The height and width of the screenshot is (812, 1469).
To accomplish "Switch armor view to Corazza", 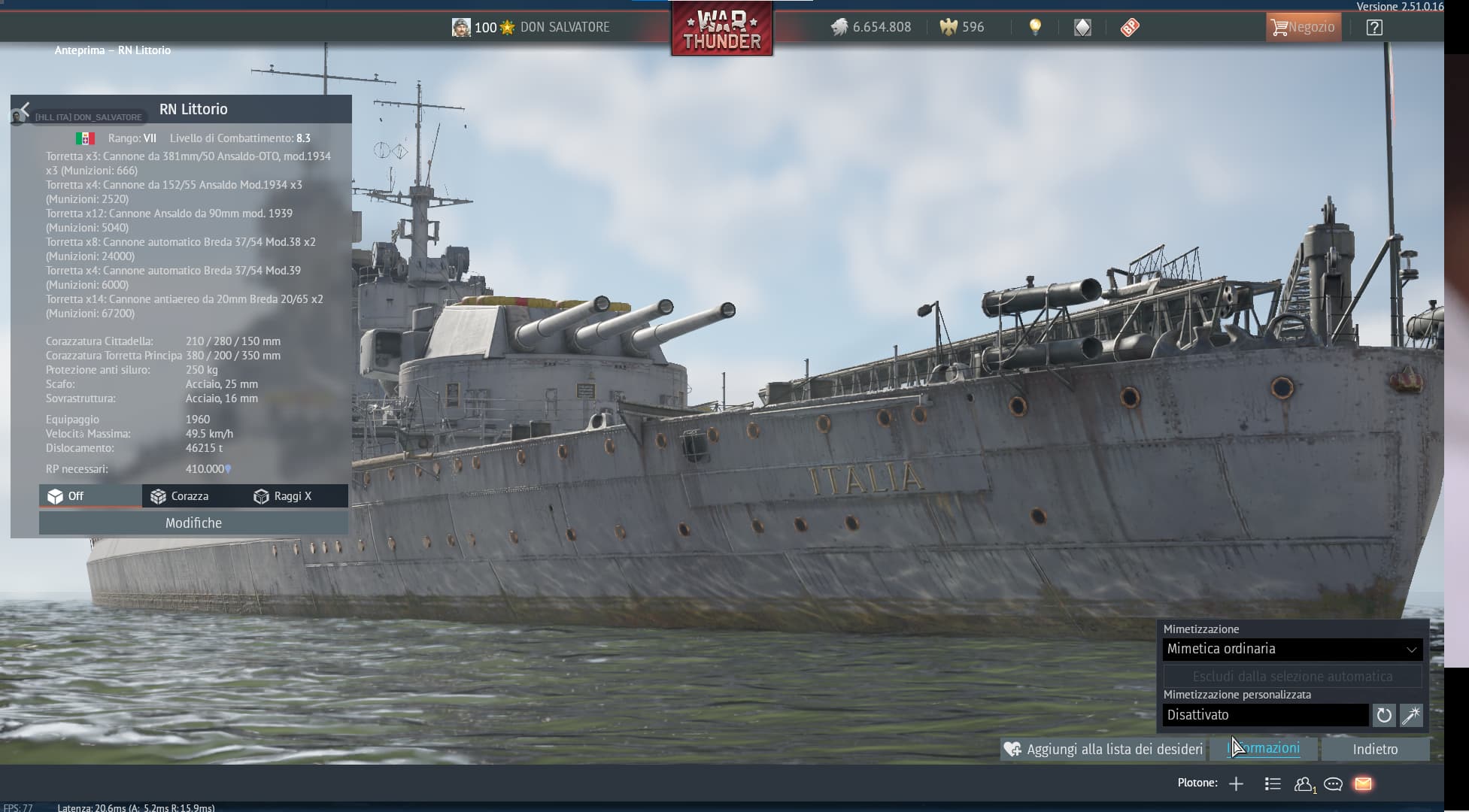I will (x=180, y=496).
